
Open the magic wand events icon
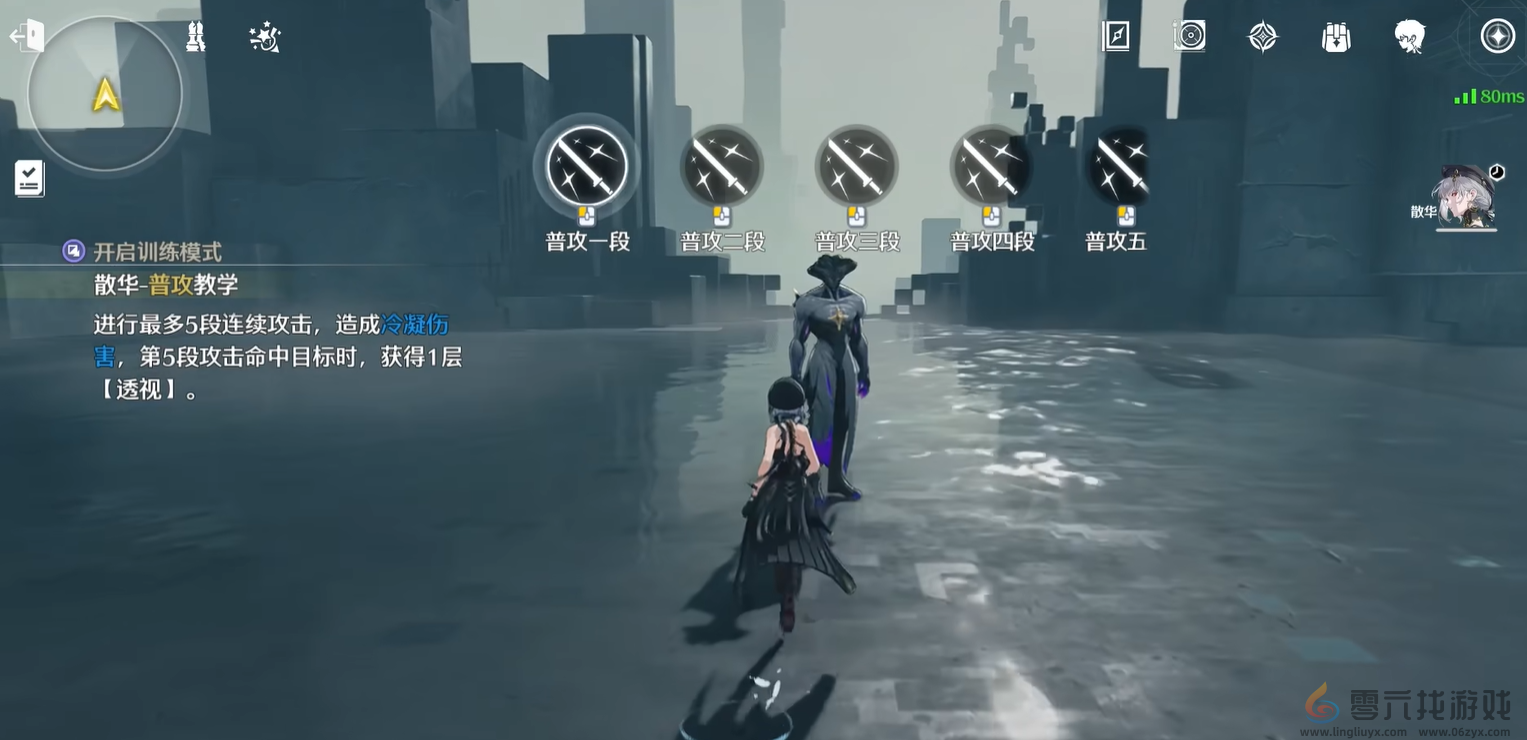pyautogui.click(x=262, y=36)
